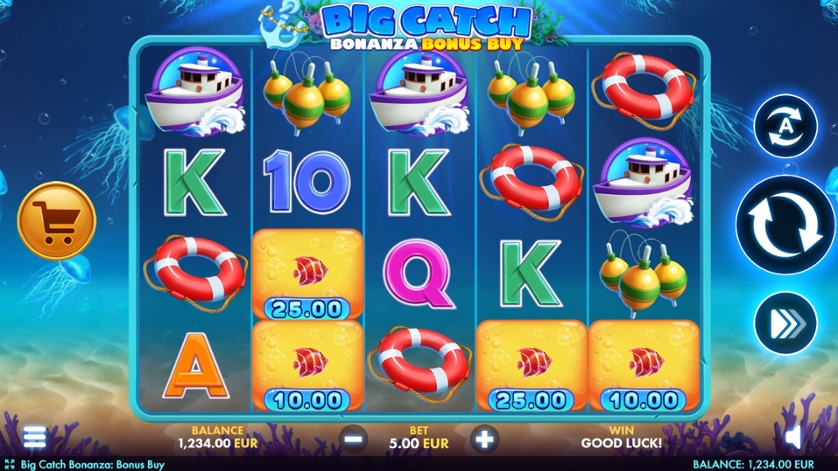Open the Bonus Buy shopping cart
838x471 pixels.
click(57, 221)
